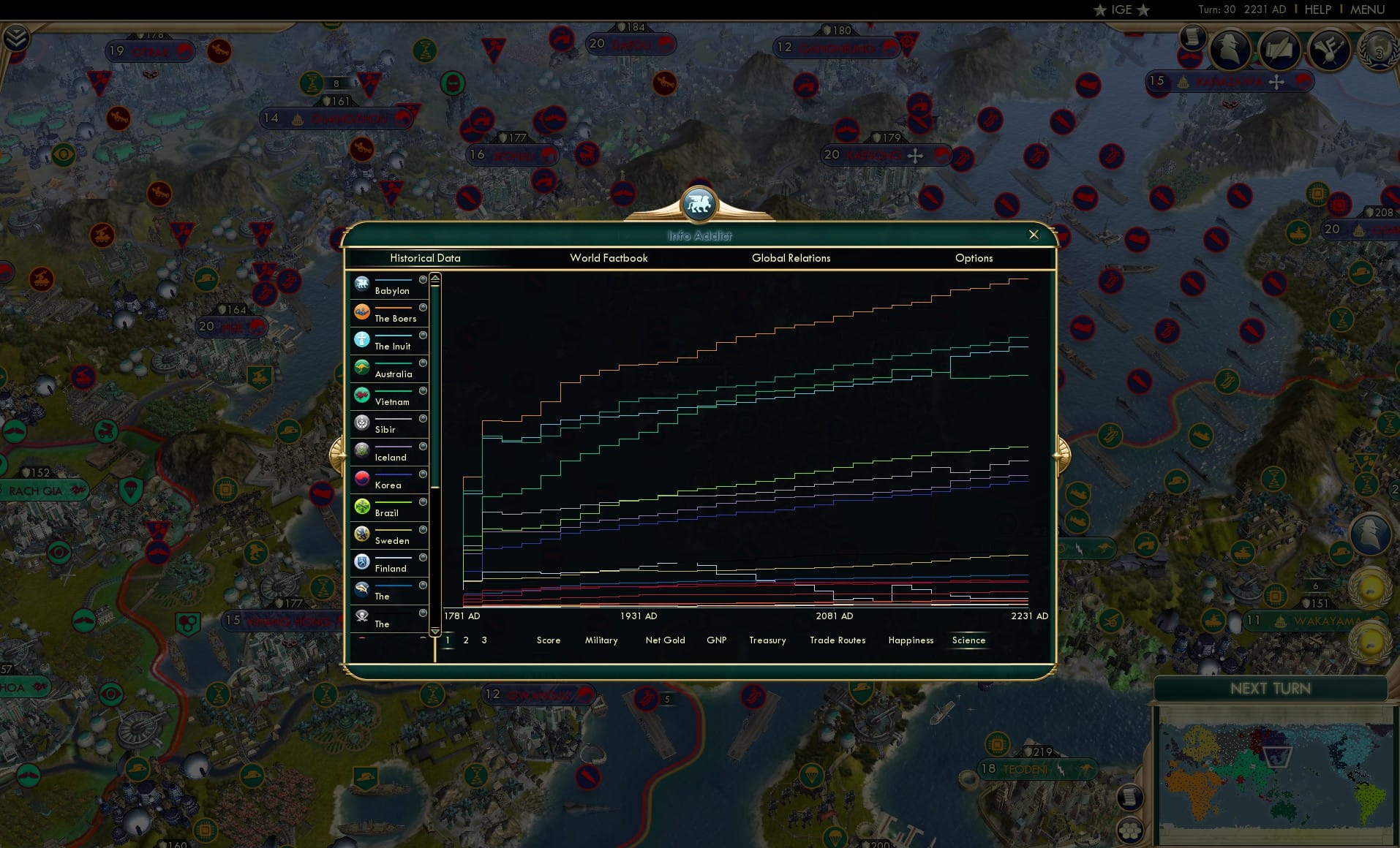Click the Info Addict lion emblem
This screenshot has height=848, width=1400.
tap(699, 205)
